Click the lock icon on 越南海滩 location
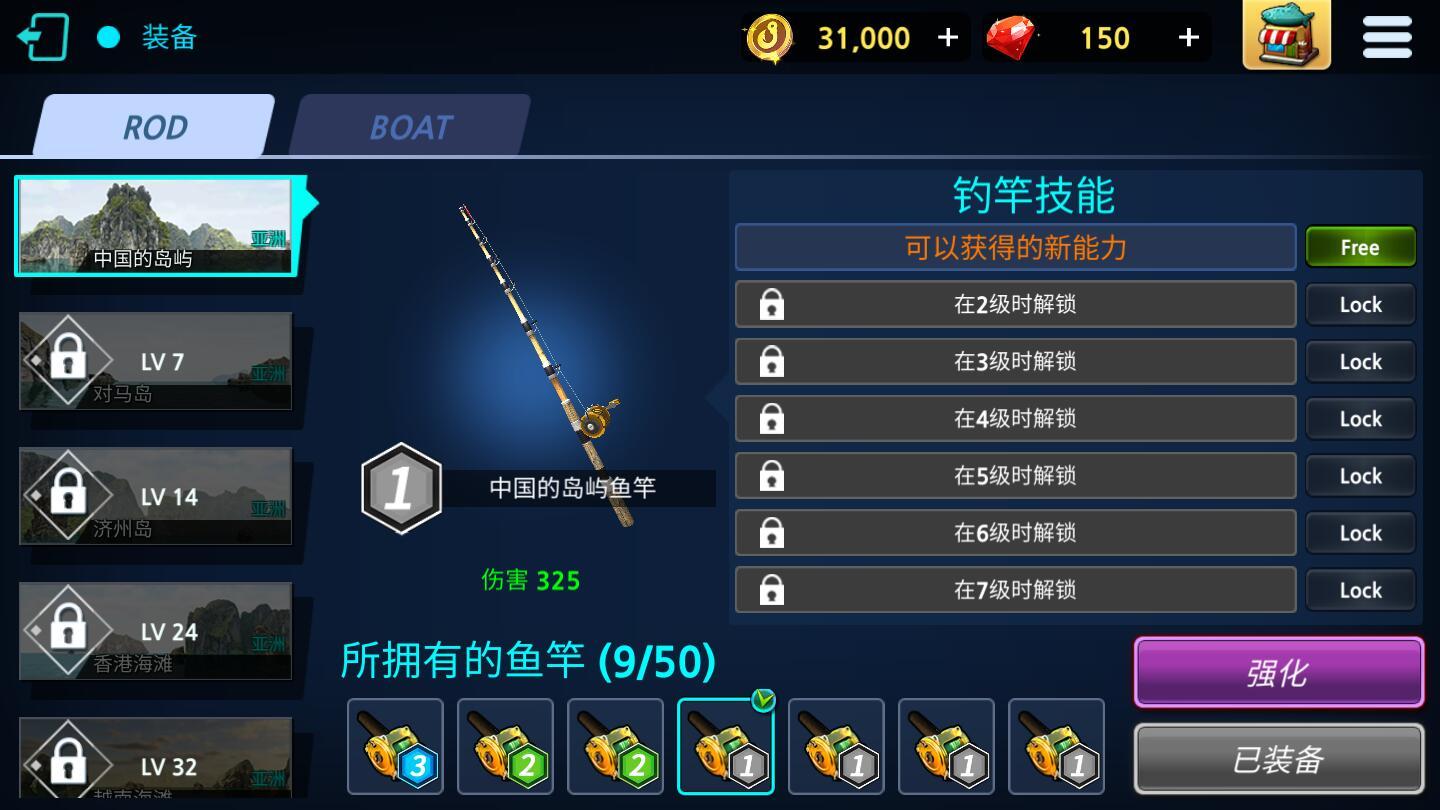The width and height of the screenshot is (1440, 810). (x=67, y=763)
